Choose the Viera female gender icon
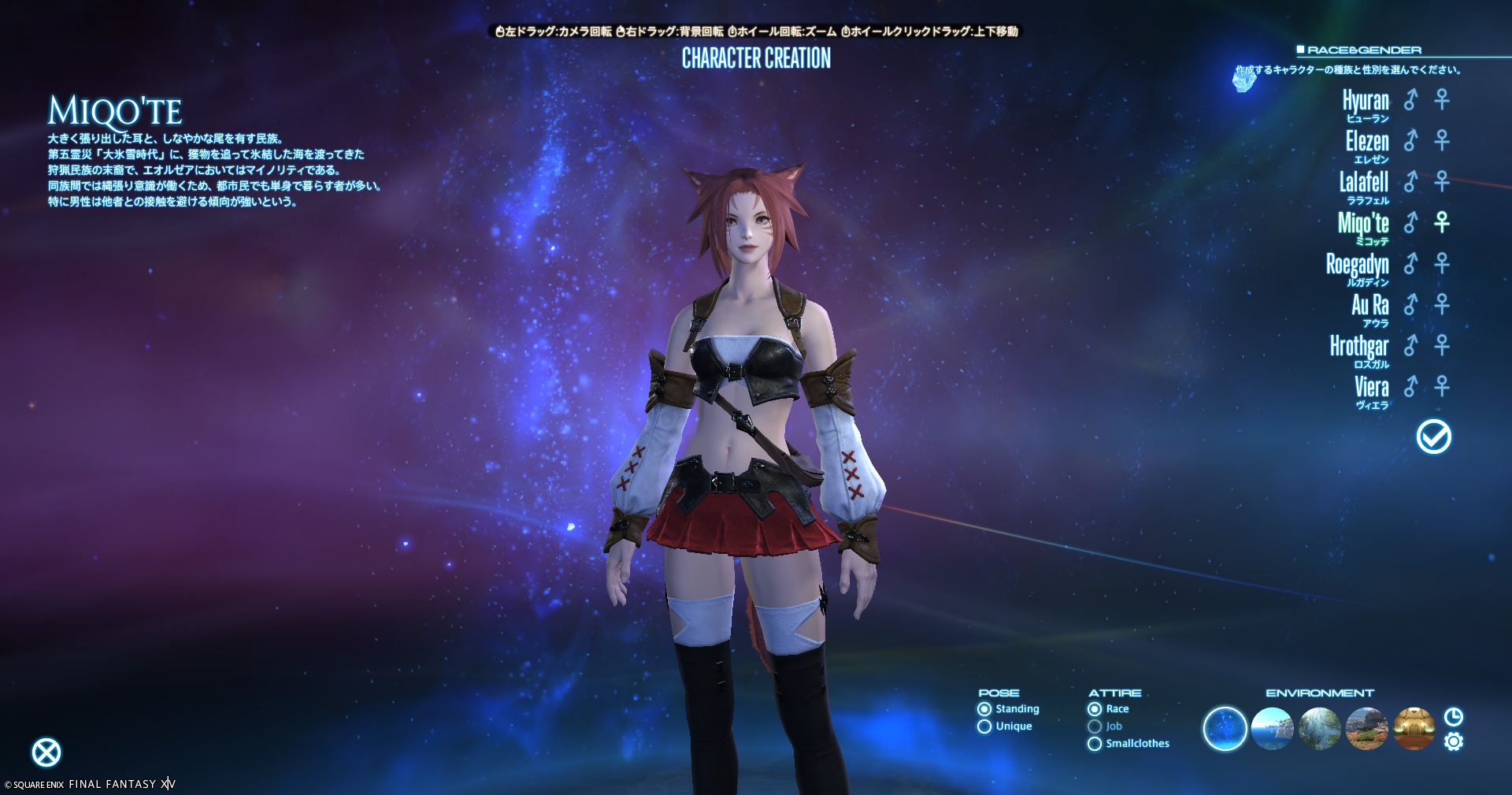The height and width of the screenshot is (795, 1512). (1442, 386)
